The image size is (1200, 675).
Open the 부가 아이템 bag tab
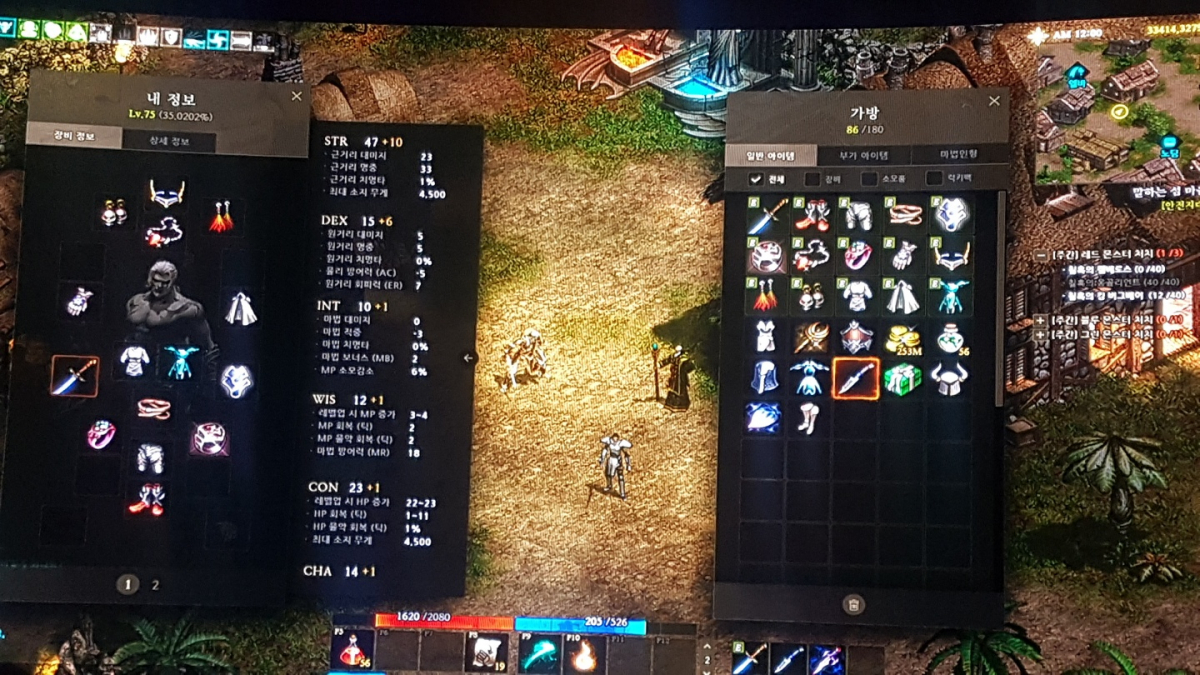[x=863, y=155]
